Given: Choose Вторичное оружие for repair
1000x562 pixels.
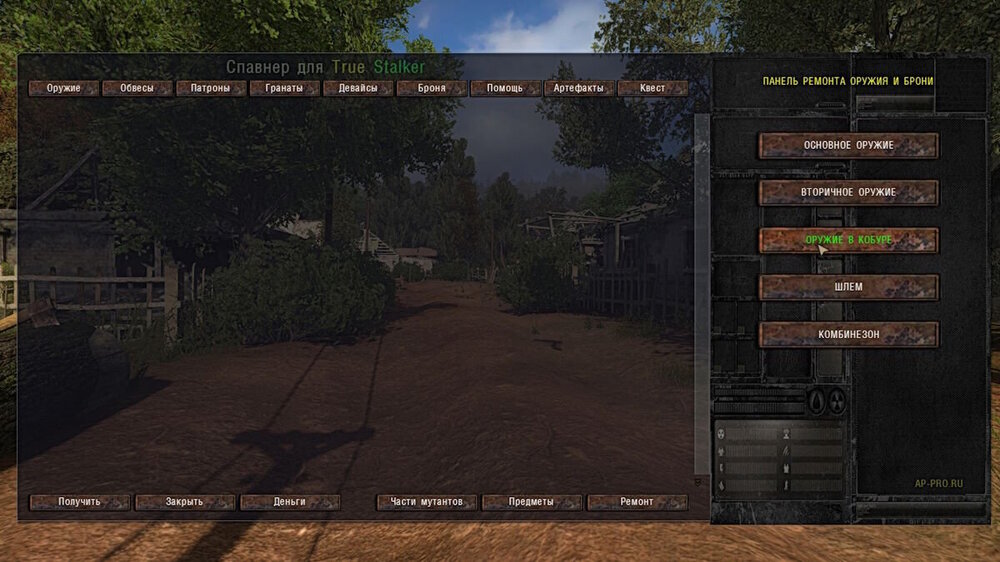Looking at the screenshot, I should 848,193.
